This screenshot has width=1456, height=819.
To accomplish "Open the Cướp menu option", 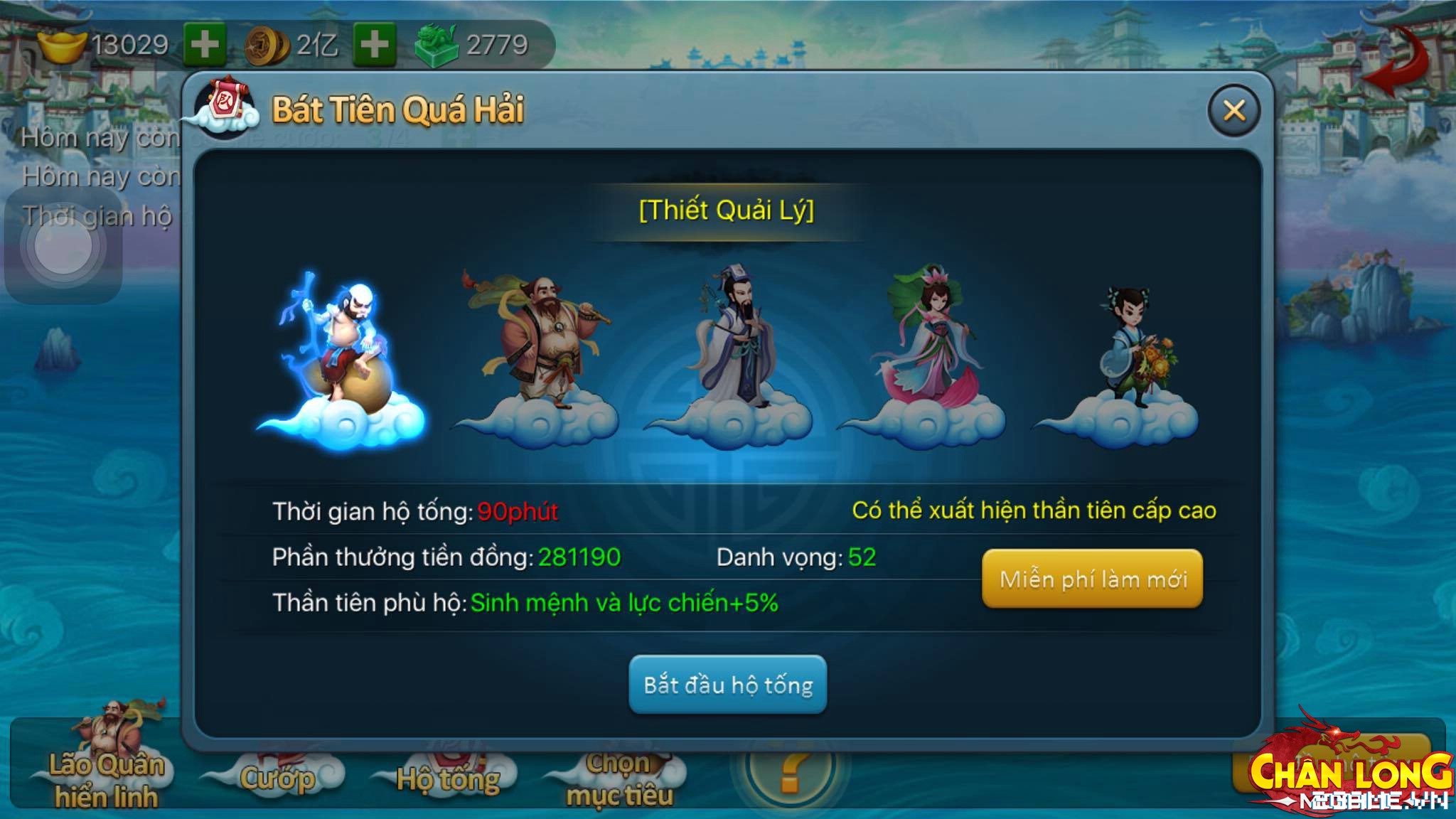I will click(277, 778).
